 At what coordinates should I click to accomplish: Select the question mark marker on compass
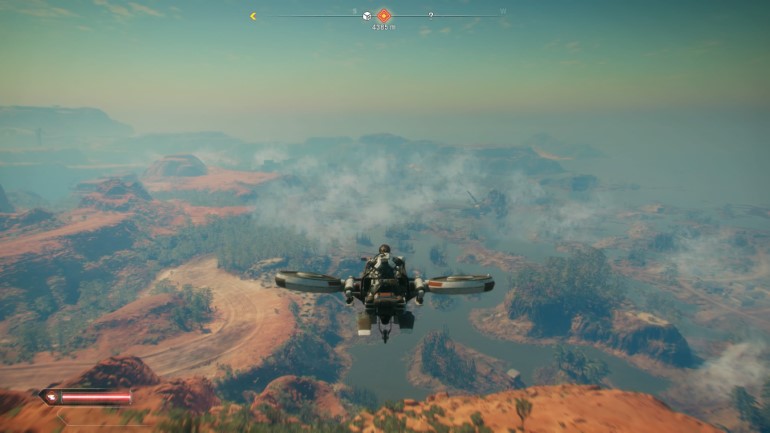[431, 16]
